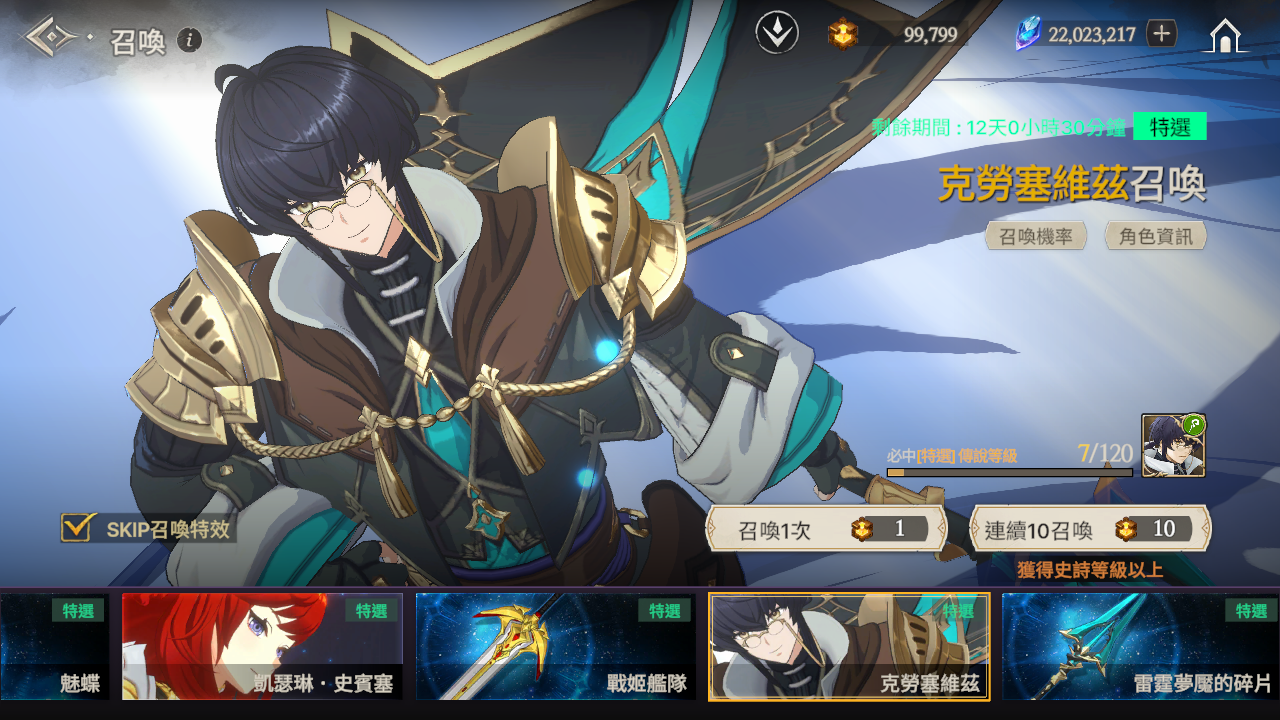1280x720 pixels.
Task: Switch to the 魅蝶 banner
Action: [x=54, y=646]
